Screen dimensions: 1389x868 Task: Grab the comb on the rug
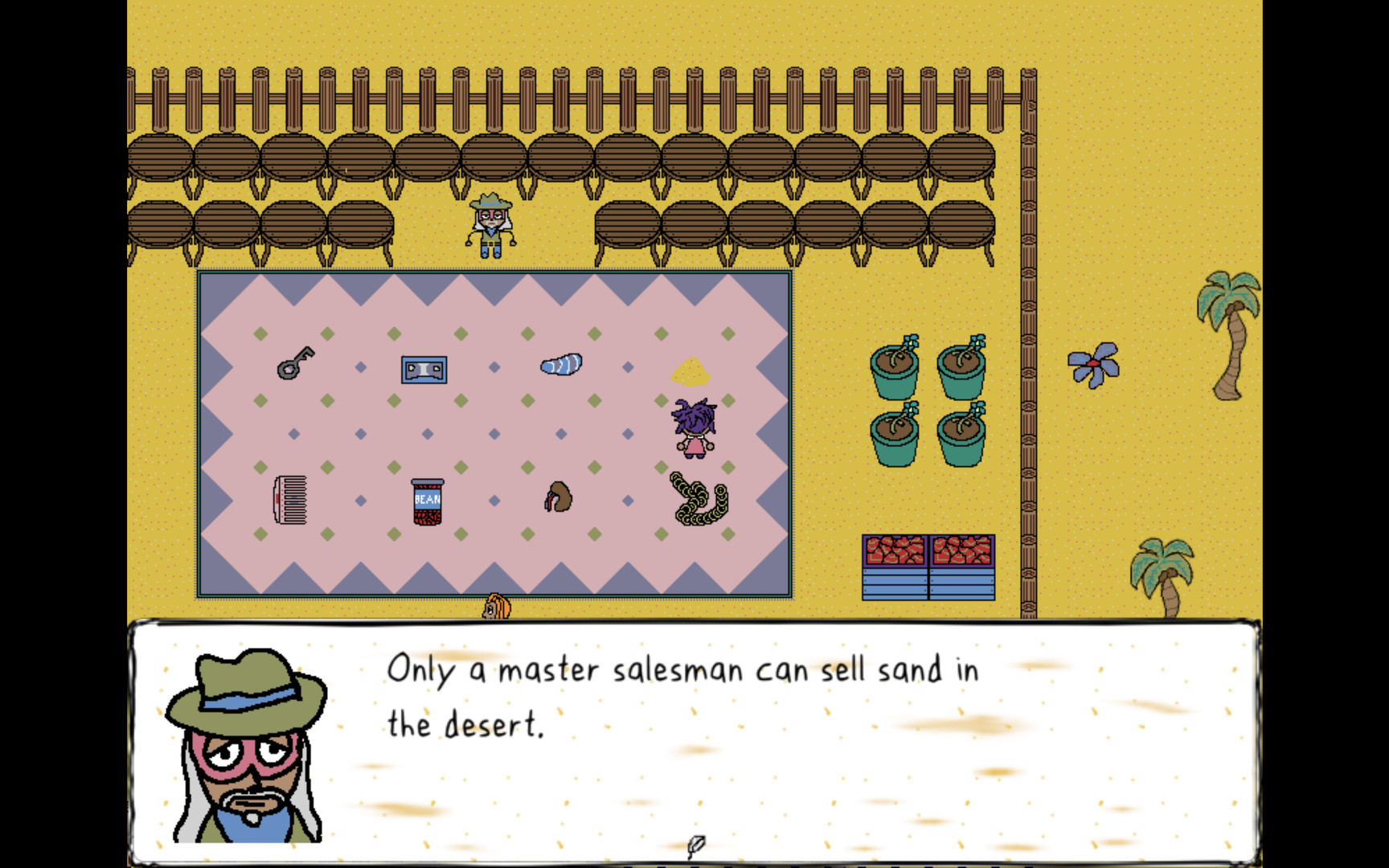pos(291,499)
